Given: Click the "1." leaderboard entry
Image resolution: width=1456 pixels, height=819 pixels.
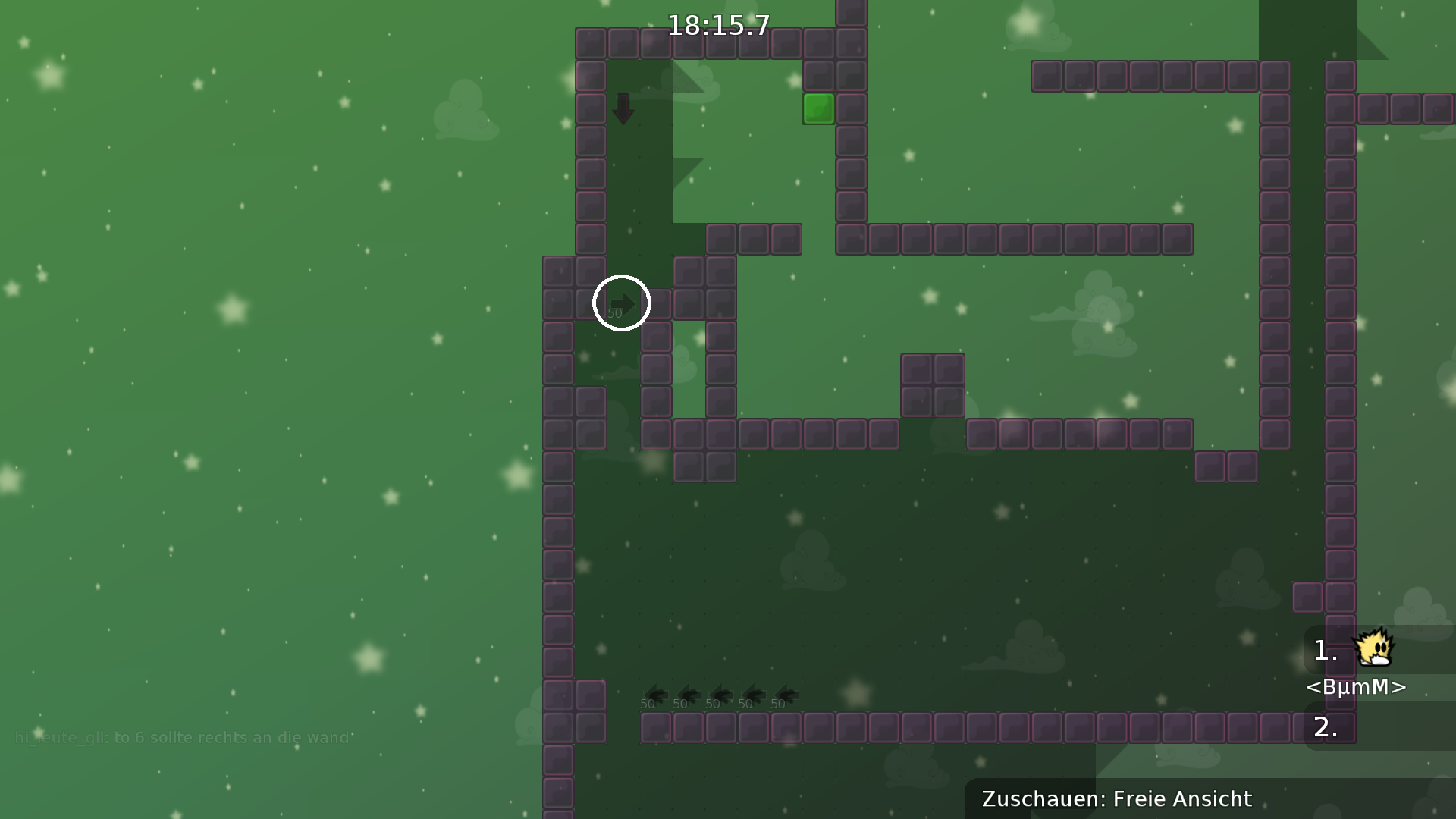Looking at the screenshot, I should 1324,650.
